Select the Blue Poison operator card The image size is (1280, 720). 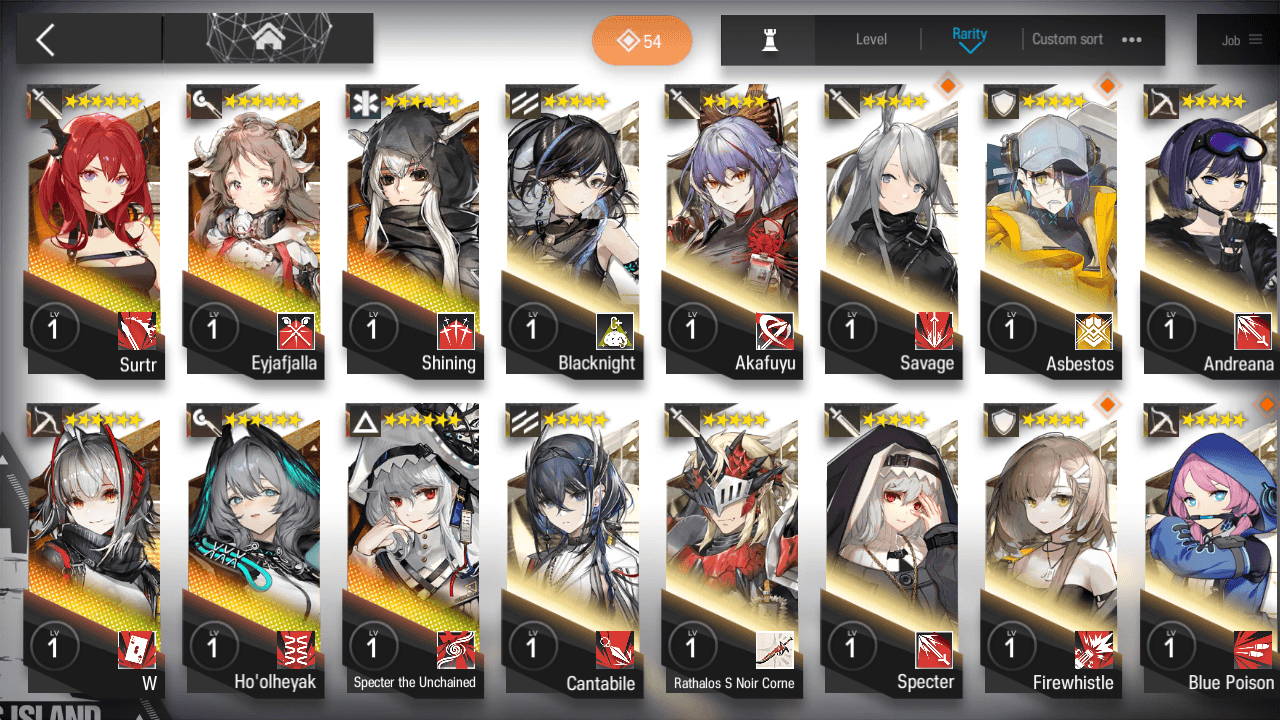tap(1210, 550)
